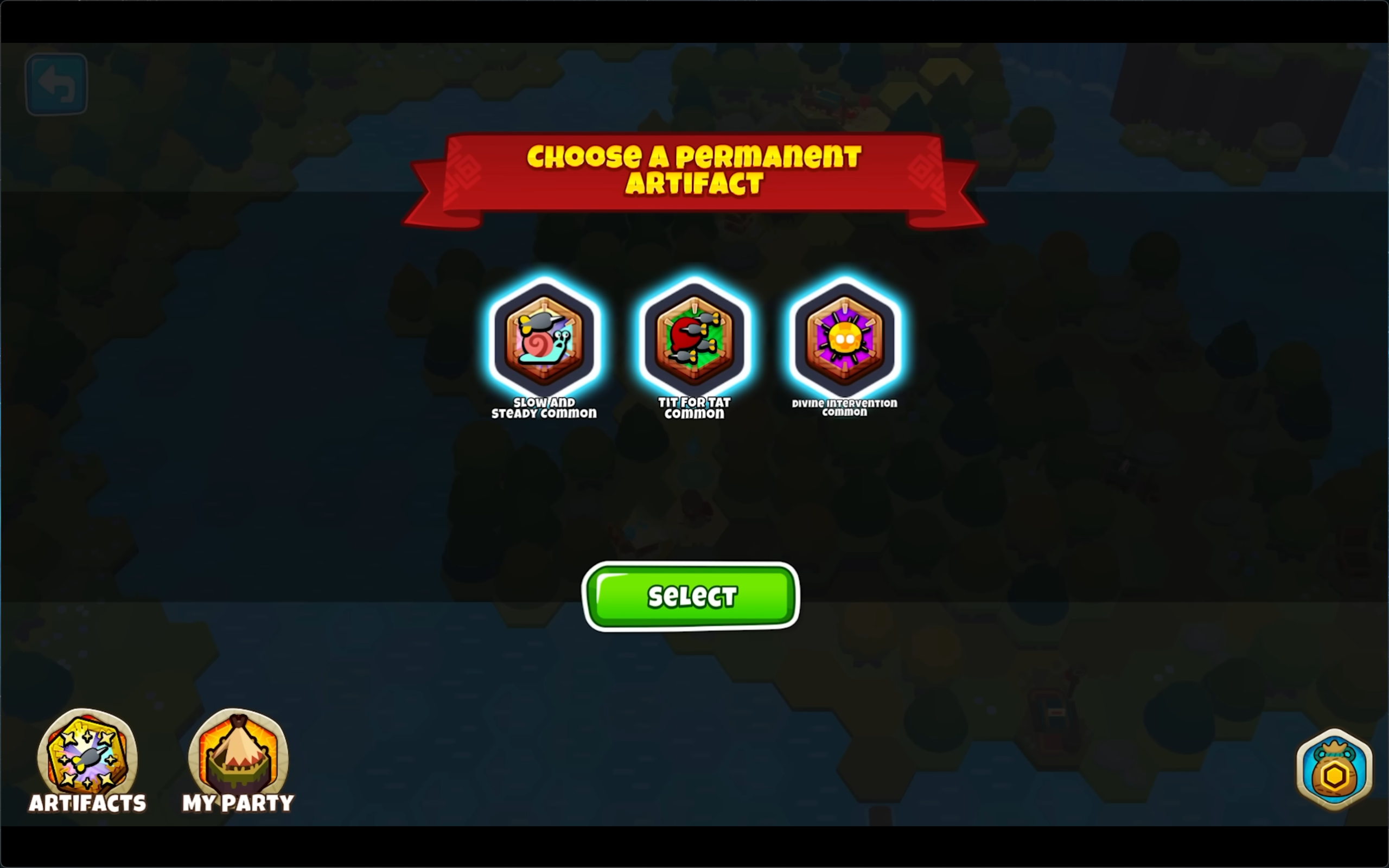
Task: Click the Slow and Steady Common label
Action: point(544,407)
